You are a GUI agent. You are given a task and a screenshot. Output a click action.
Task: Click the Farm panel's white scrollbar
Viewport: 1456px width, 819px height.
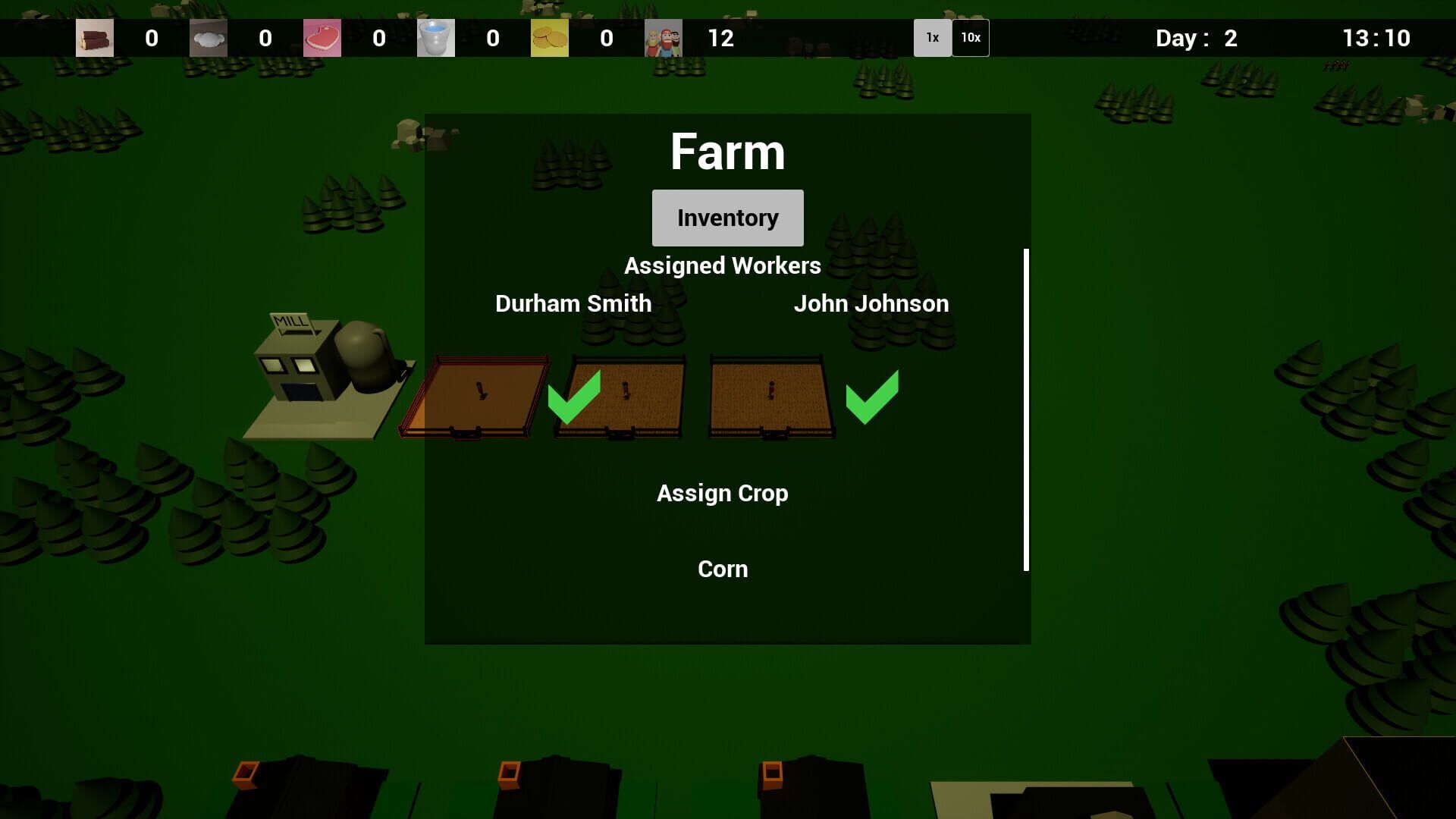[1026, 409]
